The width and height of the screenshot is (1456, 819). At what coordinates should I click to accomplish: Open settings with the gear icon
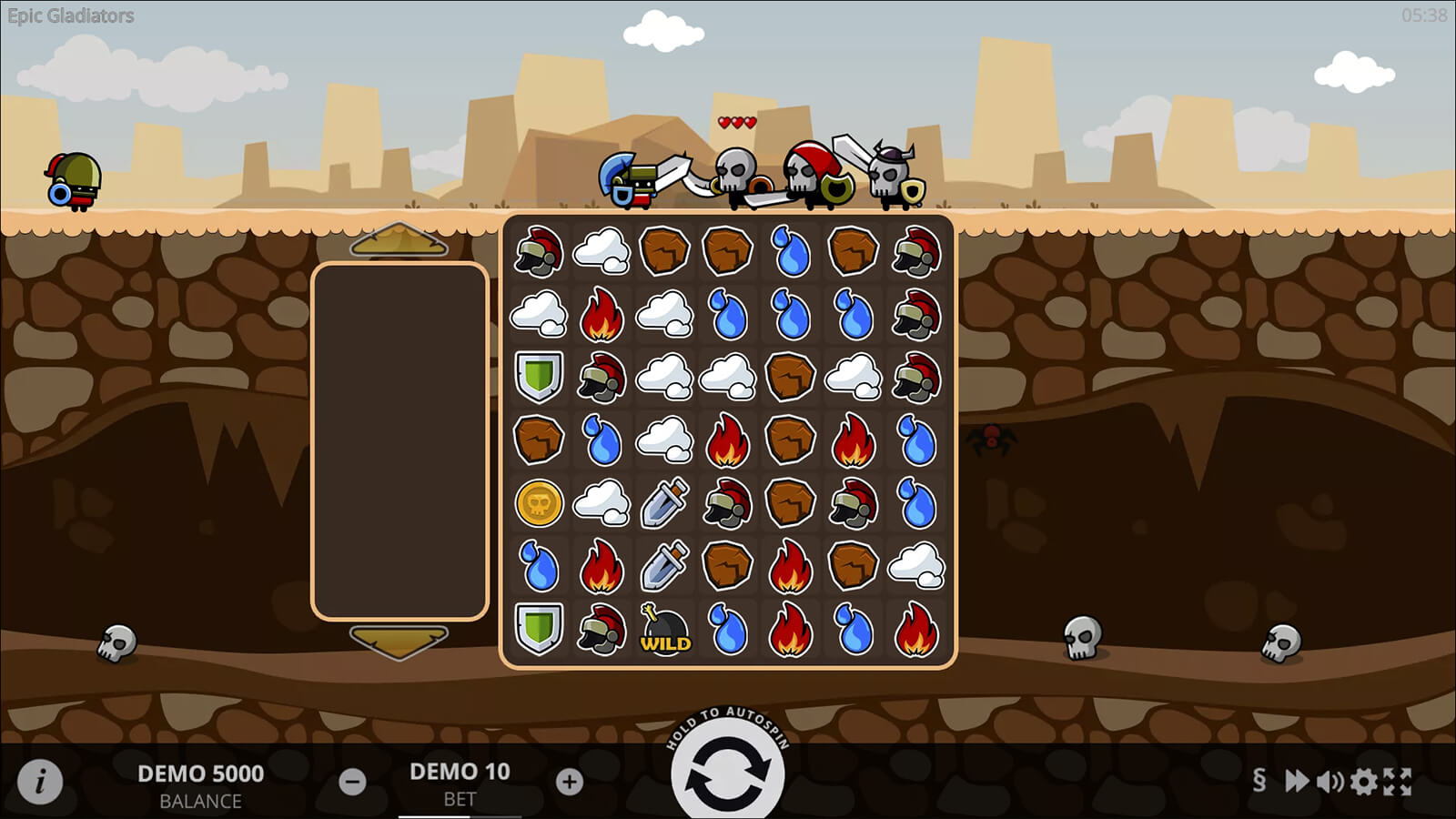point(1363,781)
